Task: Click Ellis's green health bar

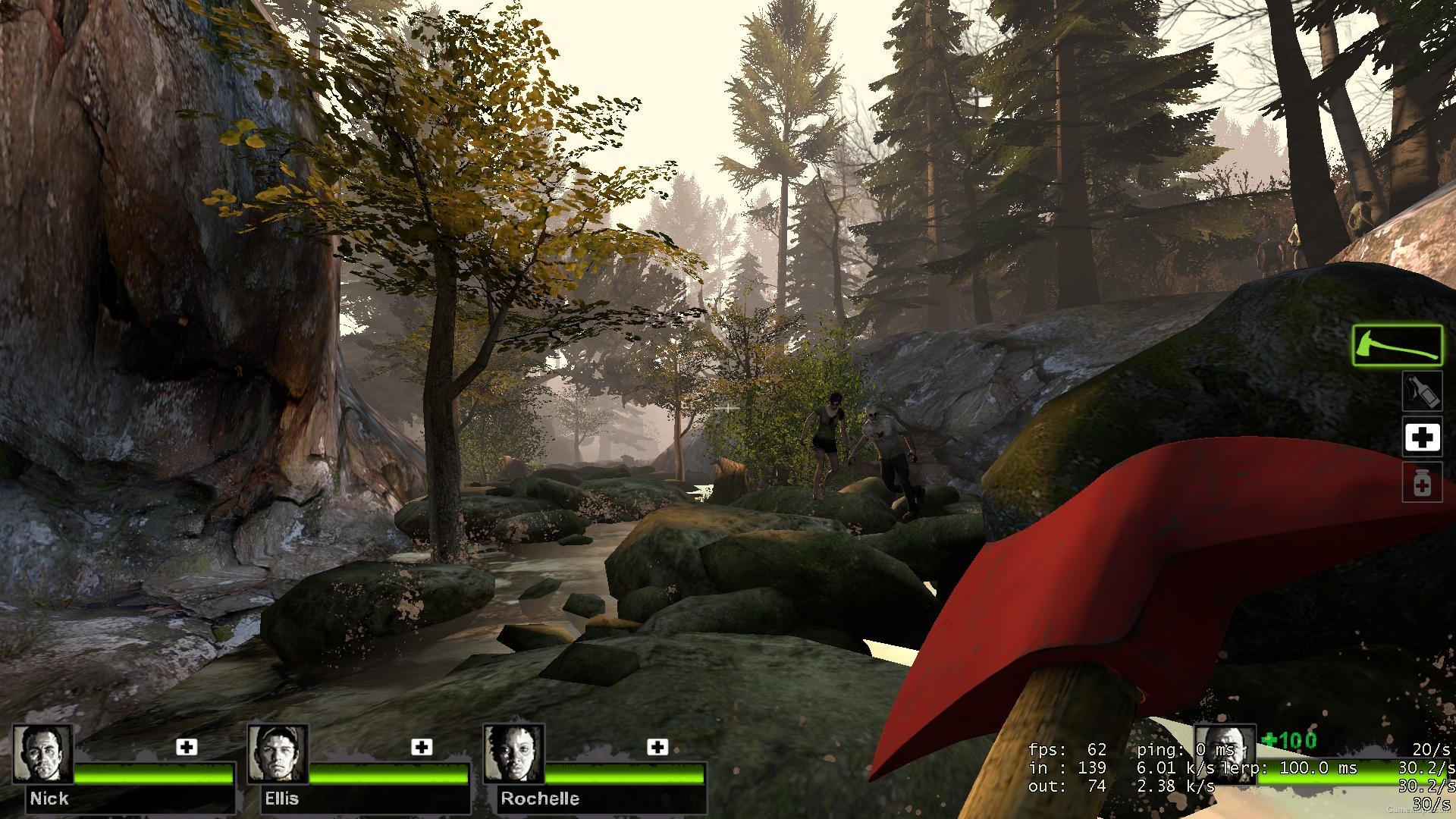Action: [387, 775]
